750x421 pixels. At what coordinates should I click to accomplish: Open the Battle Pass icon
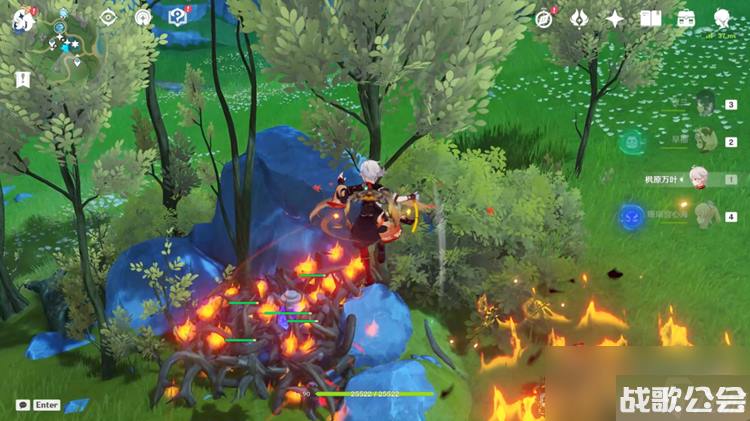[x=579, y=18]
